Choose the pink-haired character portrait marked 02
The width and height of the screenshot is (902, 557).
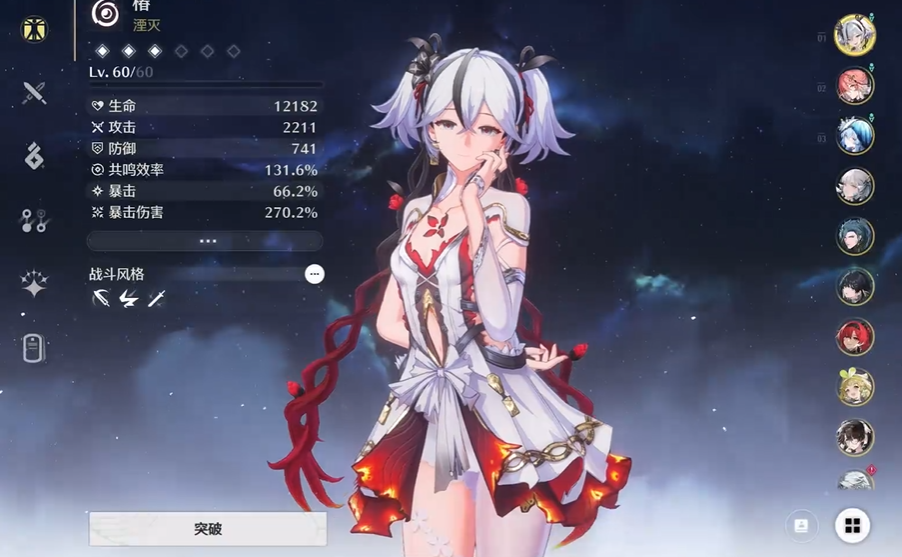click(x=855, y=86)
